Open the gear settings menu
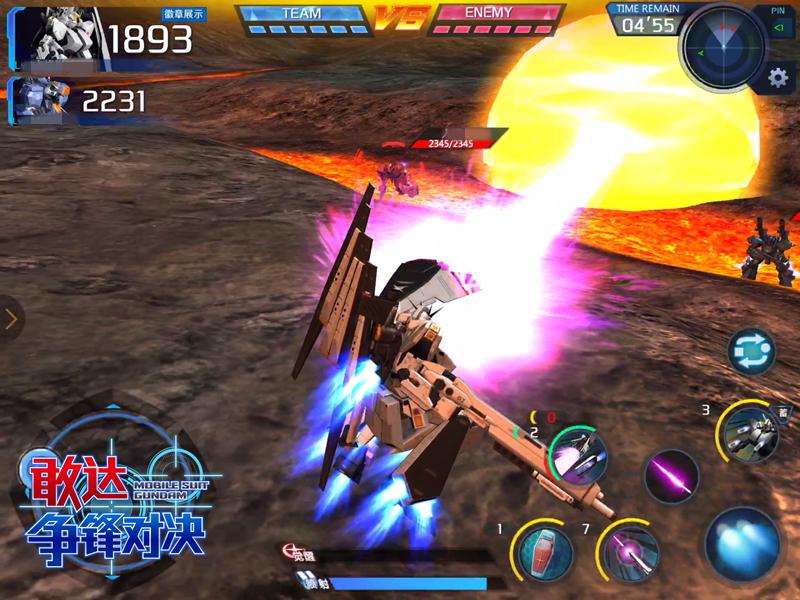This screenshot has height=600, width=800. click(x=777, y=78)
